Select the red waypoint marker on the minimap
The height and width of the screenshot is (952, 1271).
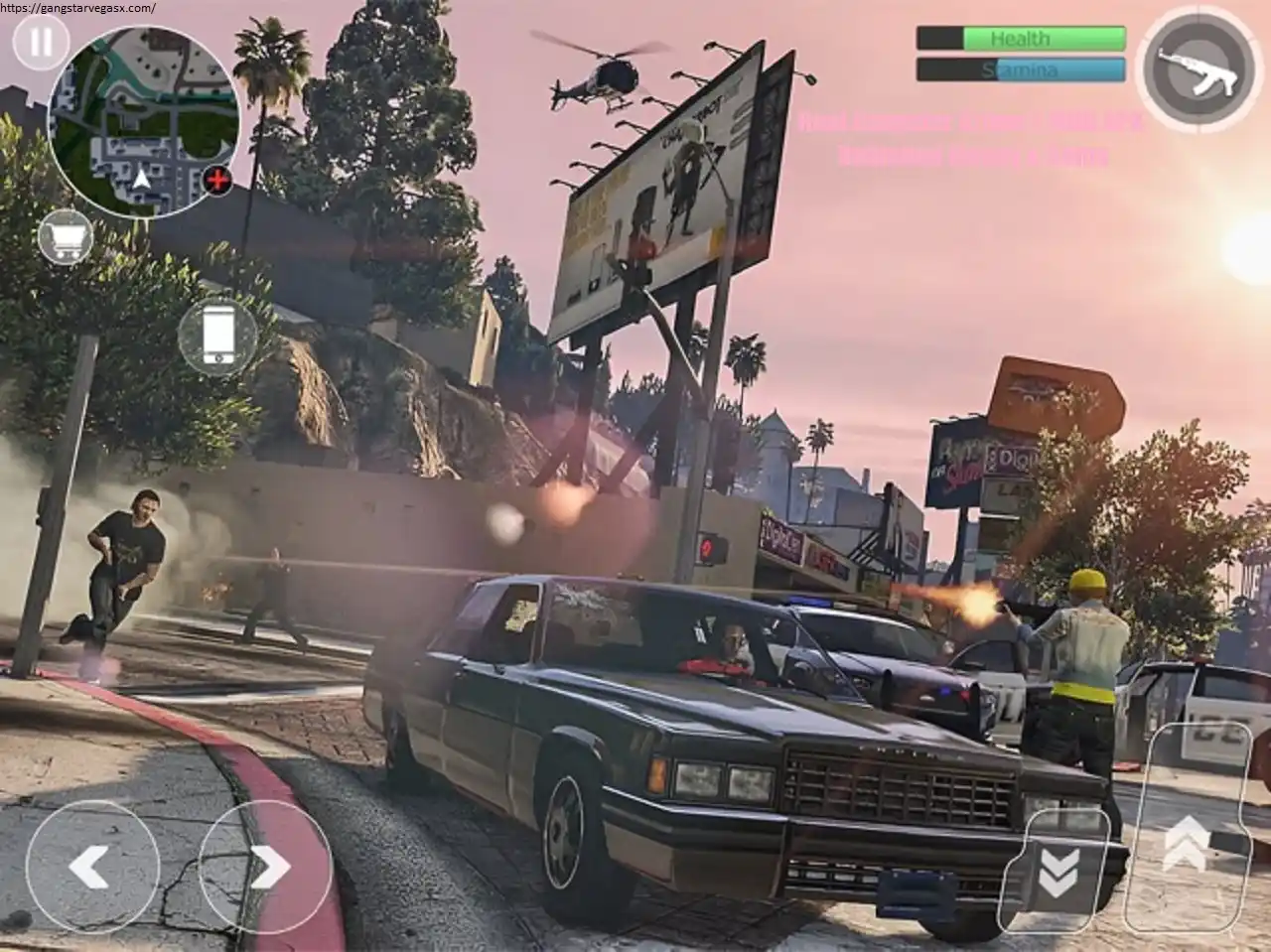(x=217, y=181)
